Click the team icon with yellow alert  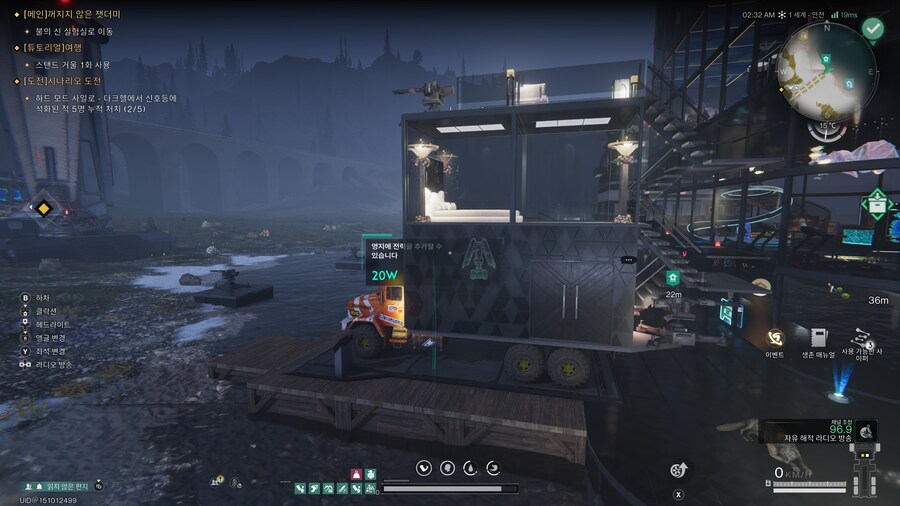tap(216, 481)
